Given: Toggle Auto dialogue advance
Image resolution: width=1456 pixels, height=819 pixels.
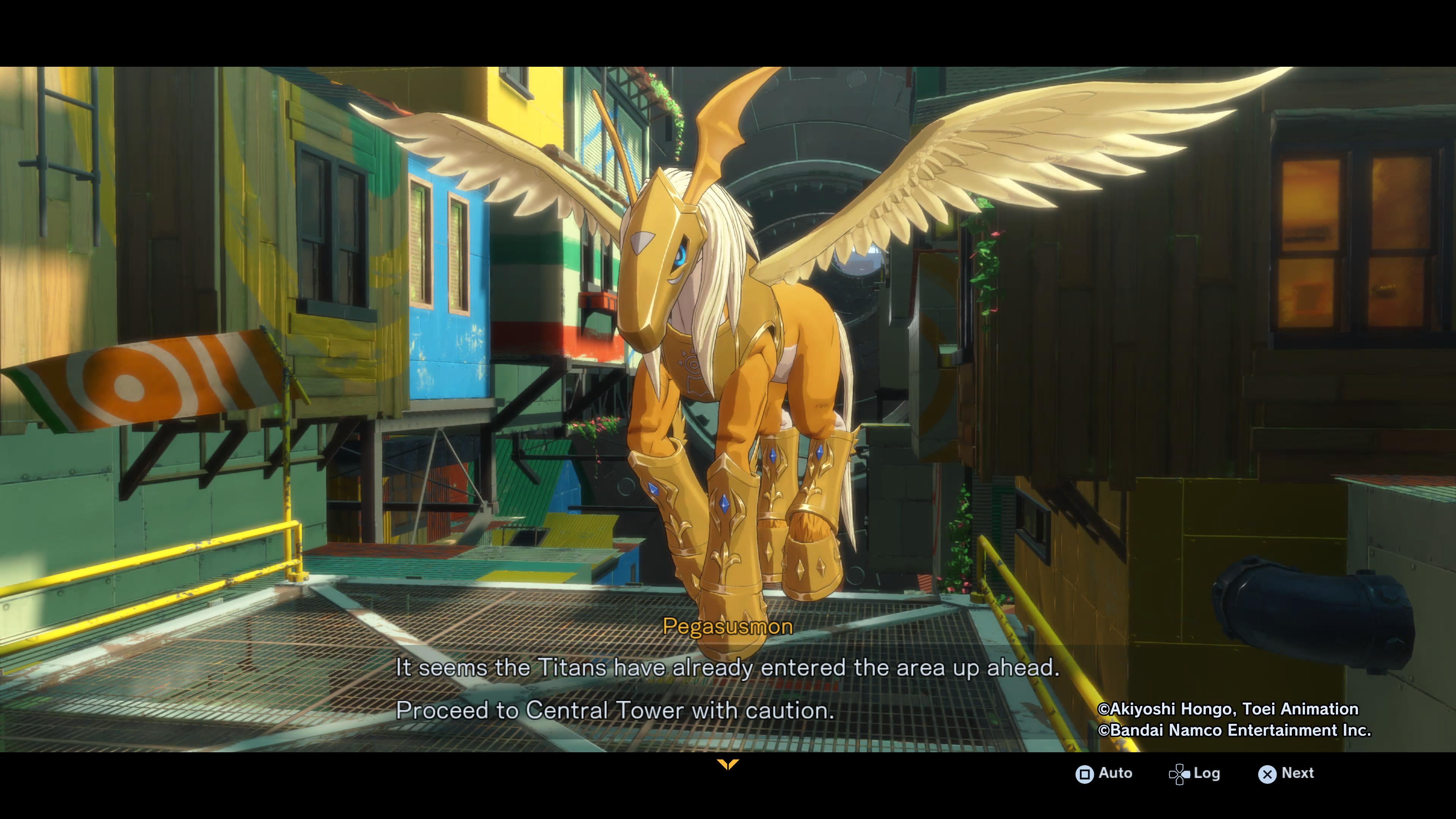Looking at the screenshot, I should [1104, 773].
